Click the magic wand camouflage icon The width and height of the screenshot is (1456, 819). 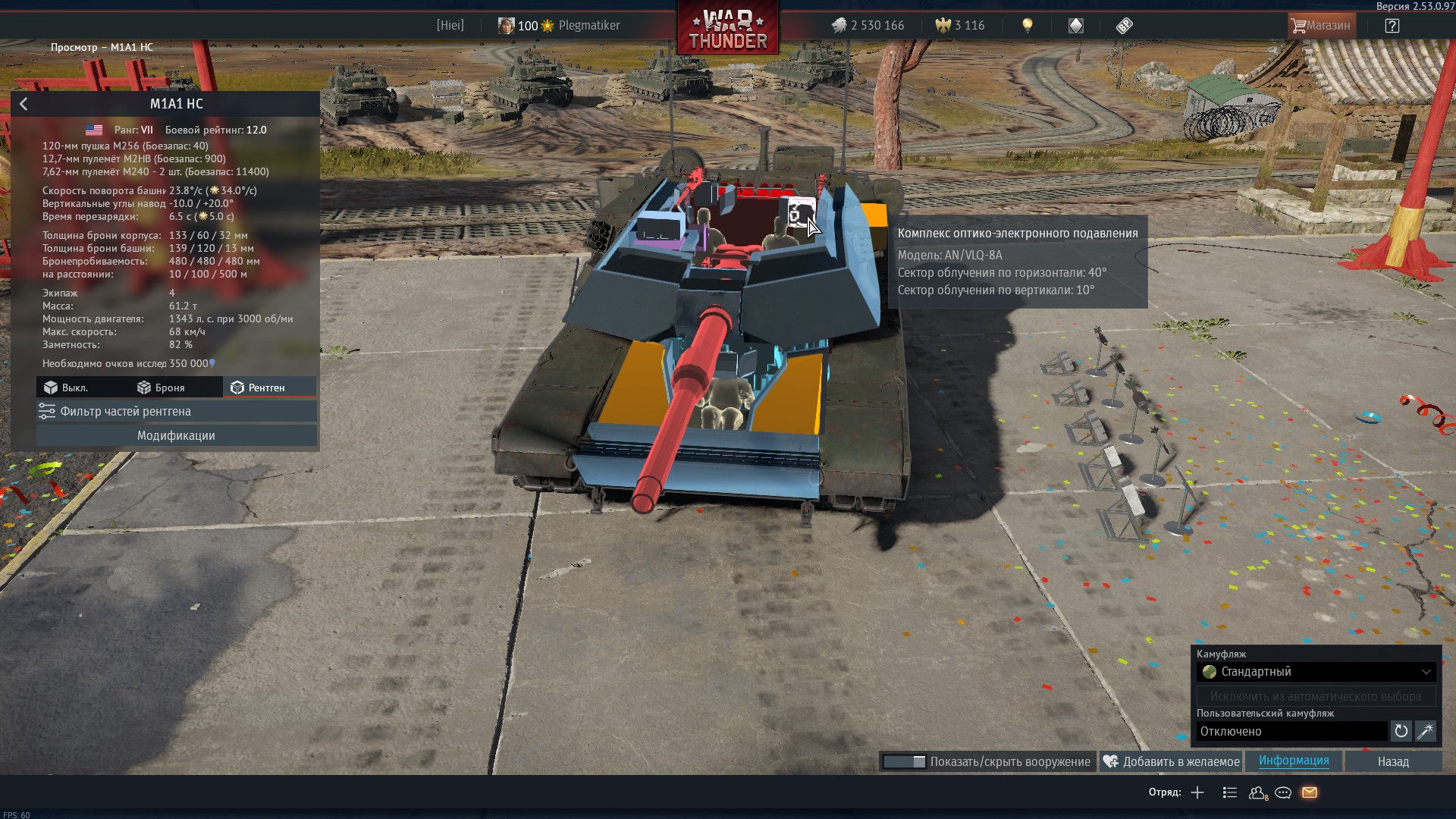coord(1425,731)
